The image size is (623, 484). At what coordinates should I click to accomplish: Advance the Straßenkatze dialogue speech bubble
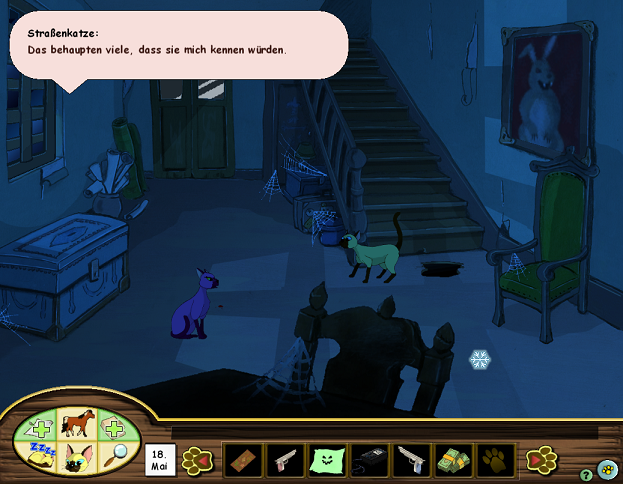(x=178, y=43)
